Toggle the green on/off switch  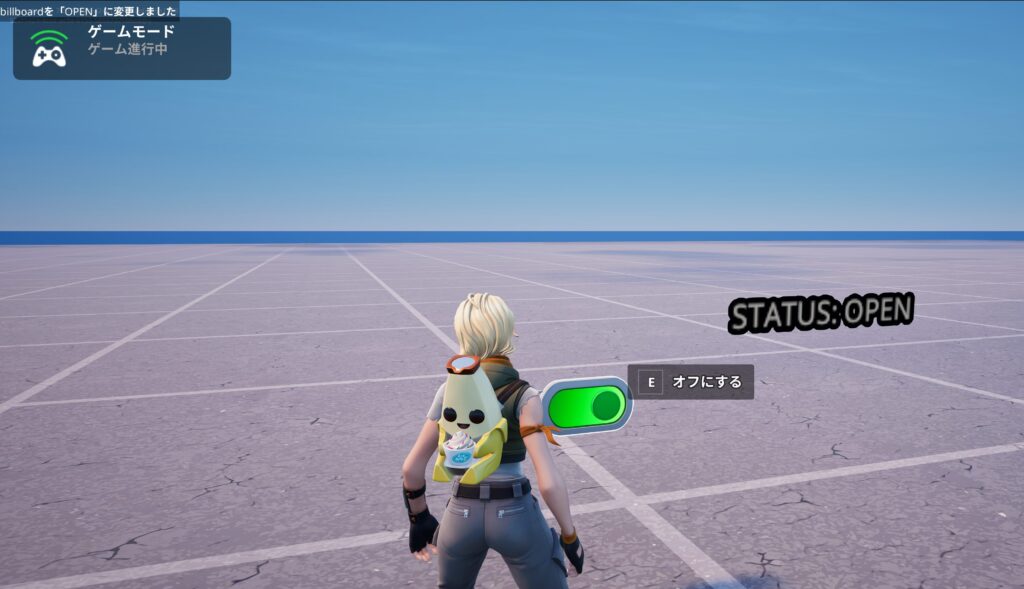588,406
